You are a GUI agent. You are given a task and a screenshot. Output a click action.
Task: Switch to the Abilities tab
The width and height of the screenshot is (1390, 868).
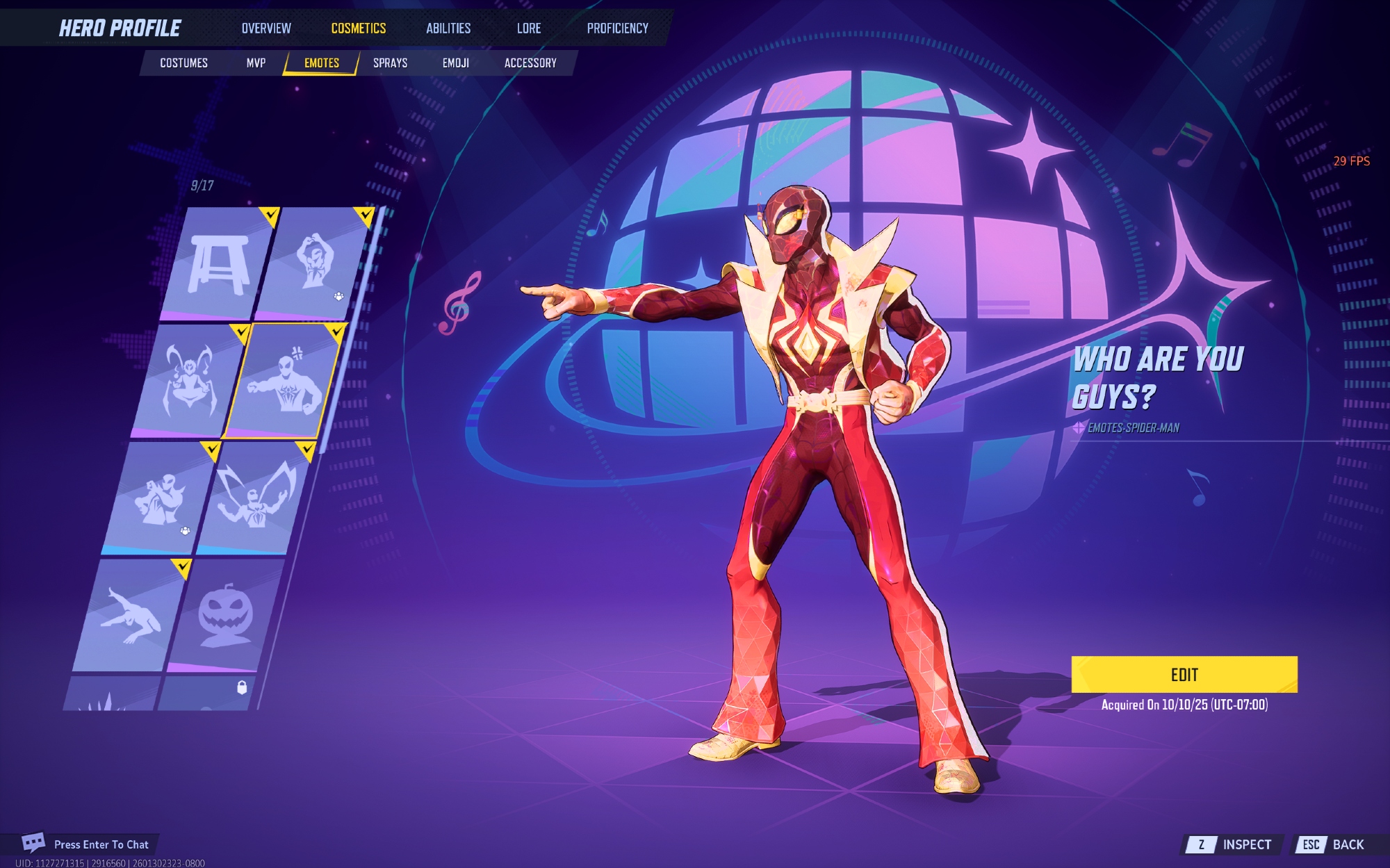coord(448,28)
